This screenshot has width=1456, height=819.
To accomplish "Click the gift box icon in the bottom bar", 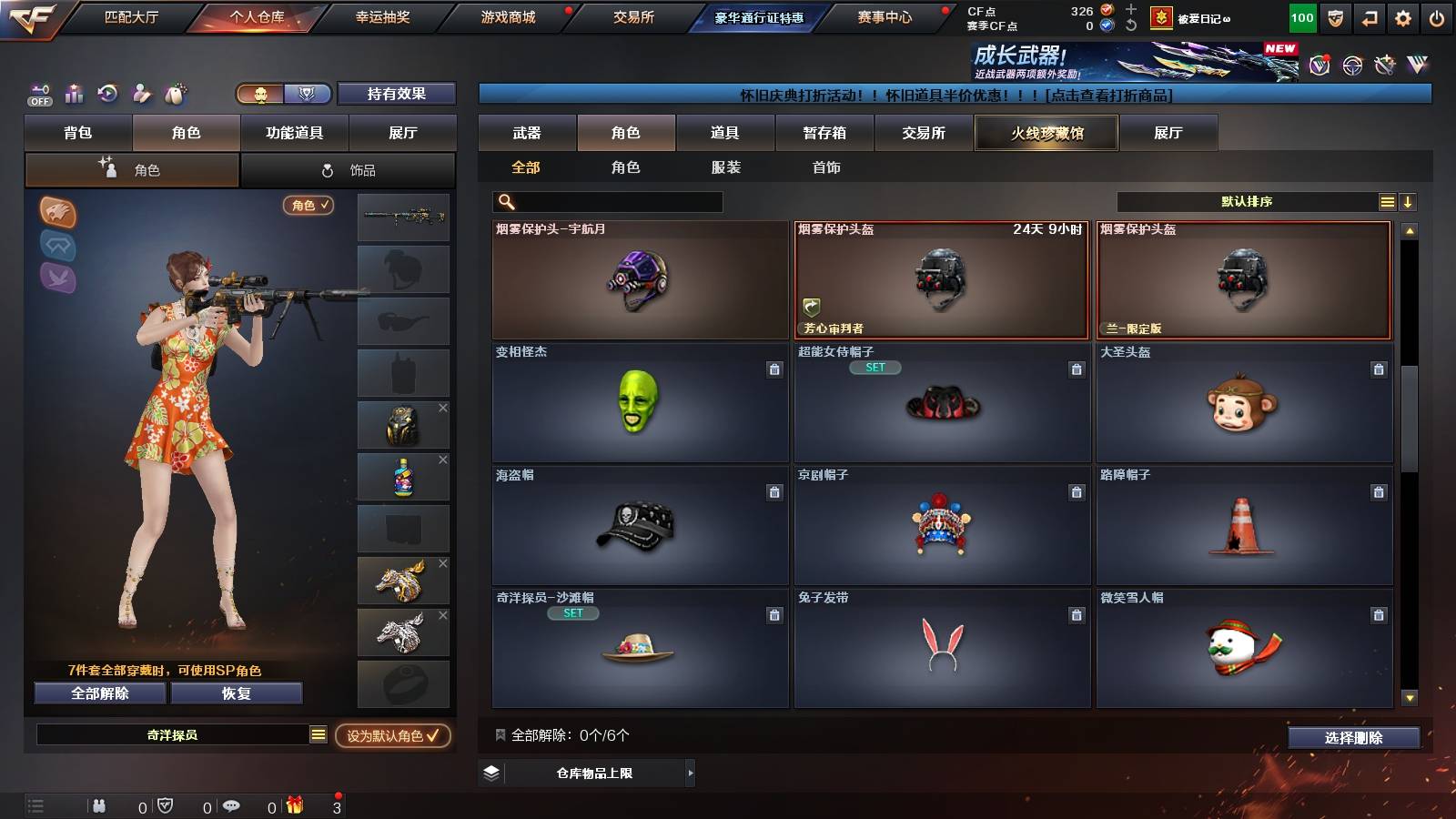I will [x=293, y=805].
